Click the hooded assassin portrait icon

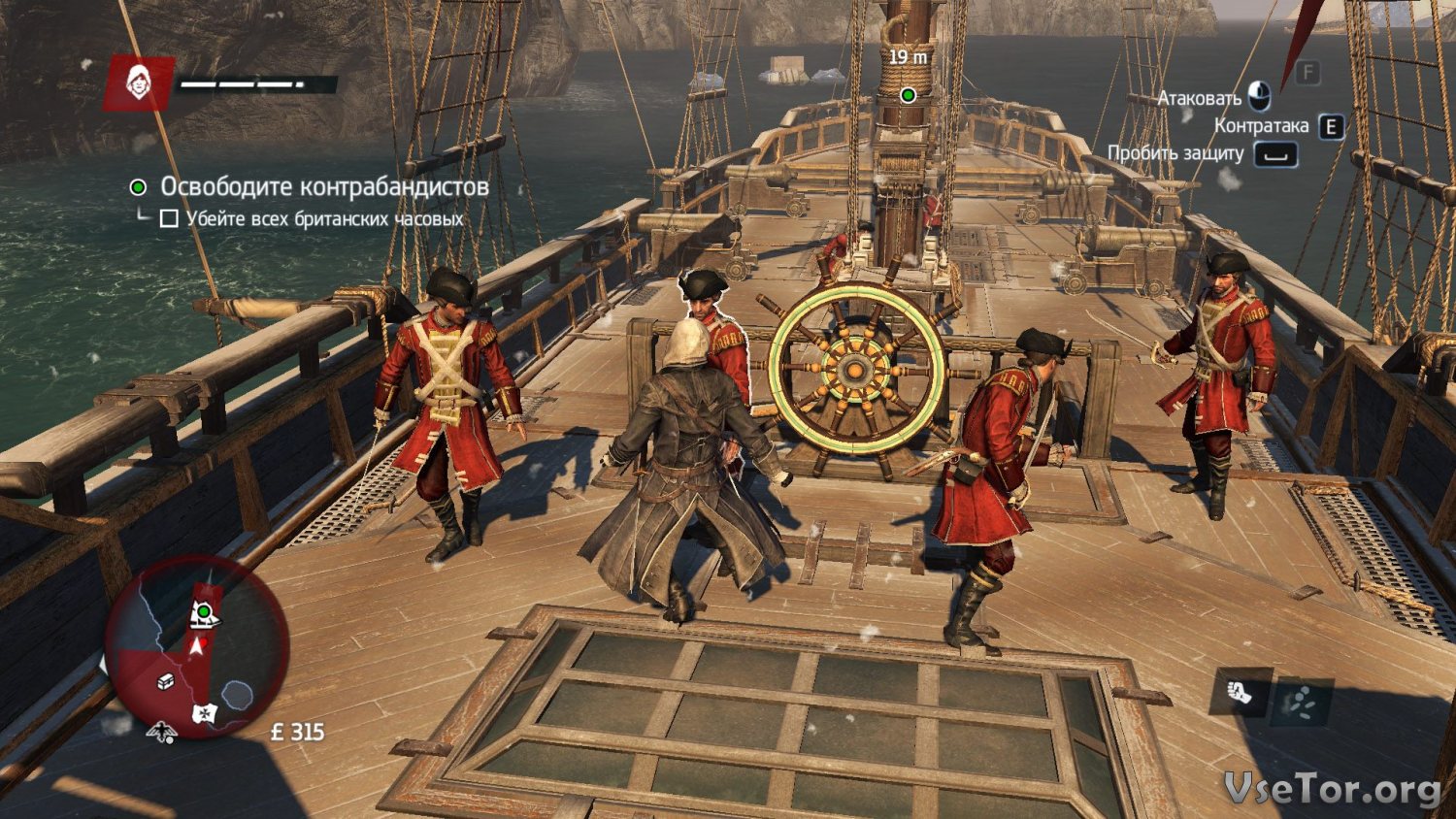(139, 83)
